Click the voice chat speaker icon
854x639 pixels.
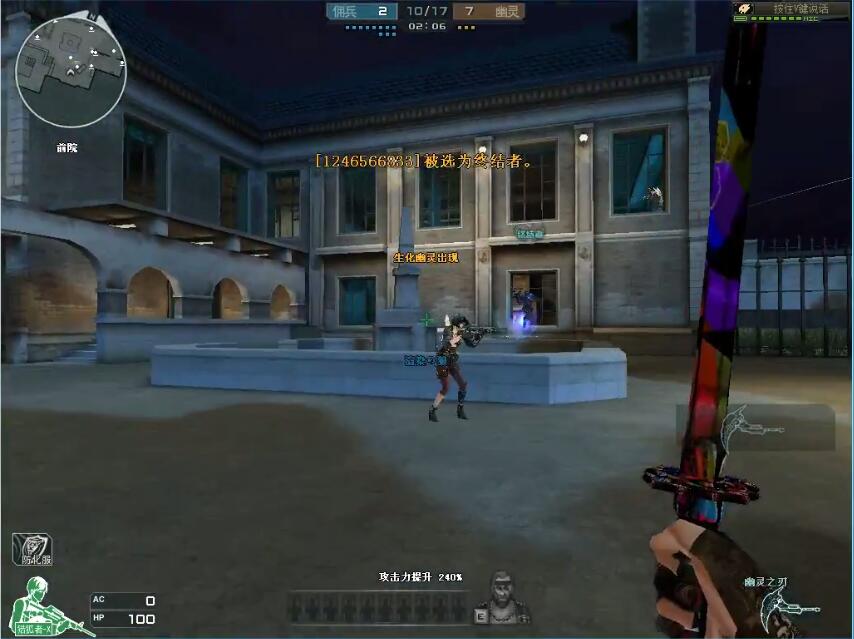point(743,9)
